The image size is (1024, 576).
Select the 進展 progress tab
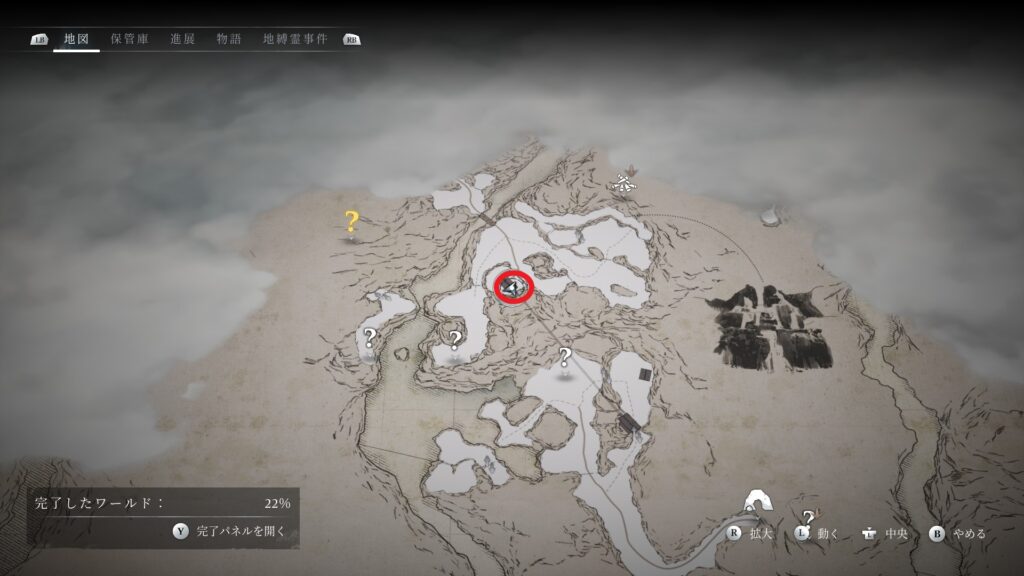point(182,40)
